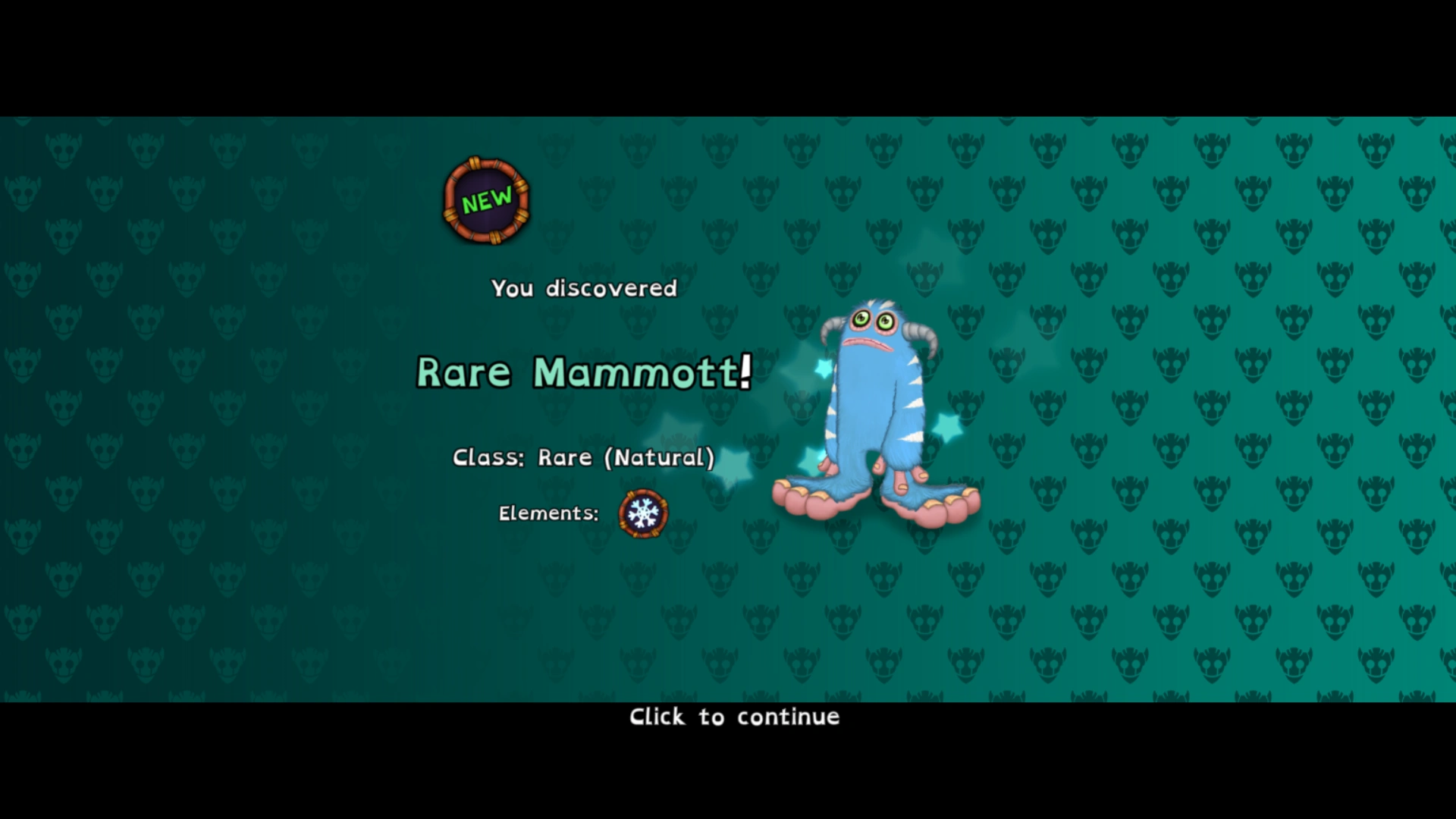Click the You discovered heading
Screen dimensions: 1456x819
click(584, 288)
